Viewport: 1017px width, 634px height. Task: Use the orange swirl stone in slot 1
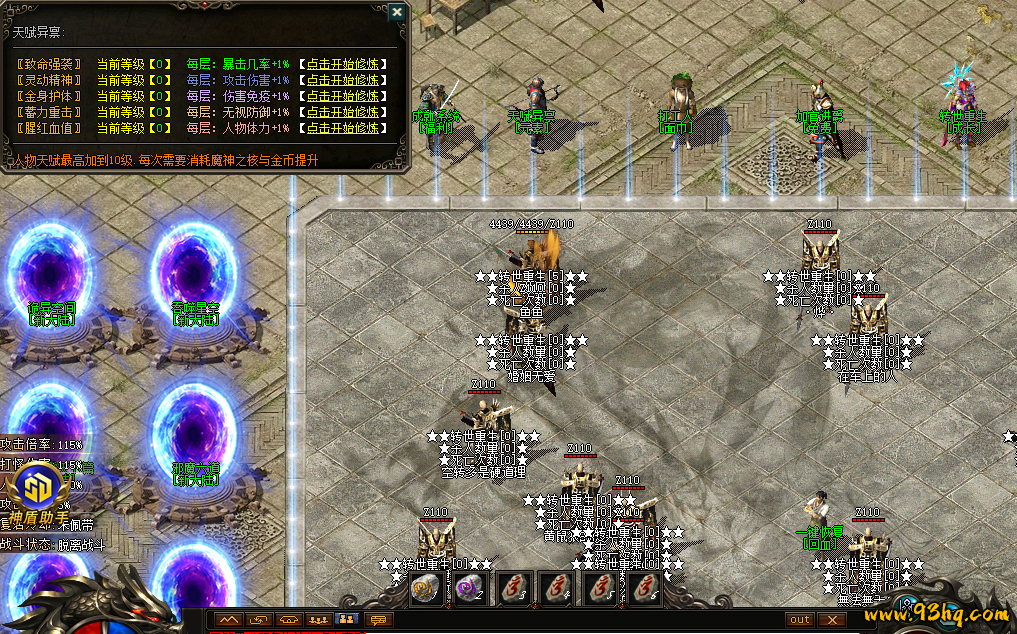(424, 589)
